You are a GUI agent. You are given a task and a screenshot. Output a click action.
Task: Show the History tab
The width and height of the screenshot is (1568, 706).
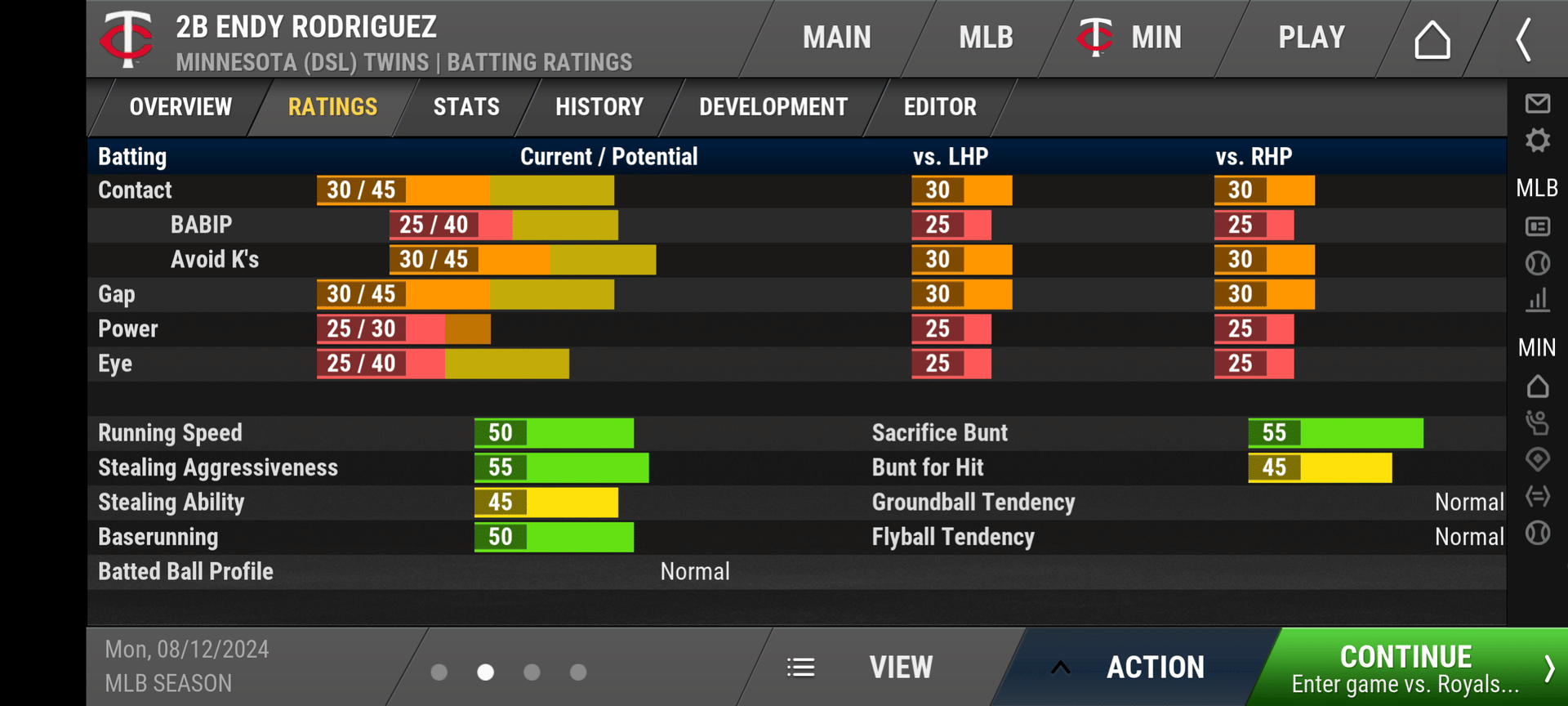(599, 107)
